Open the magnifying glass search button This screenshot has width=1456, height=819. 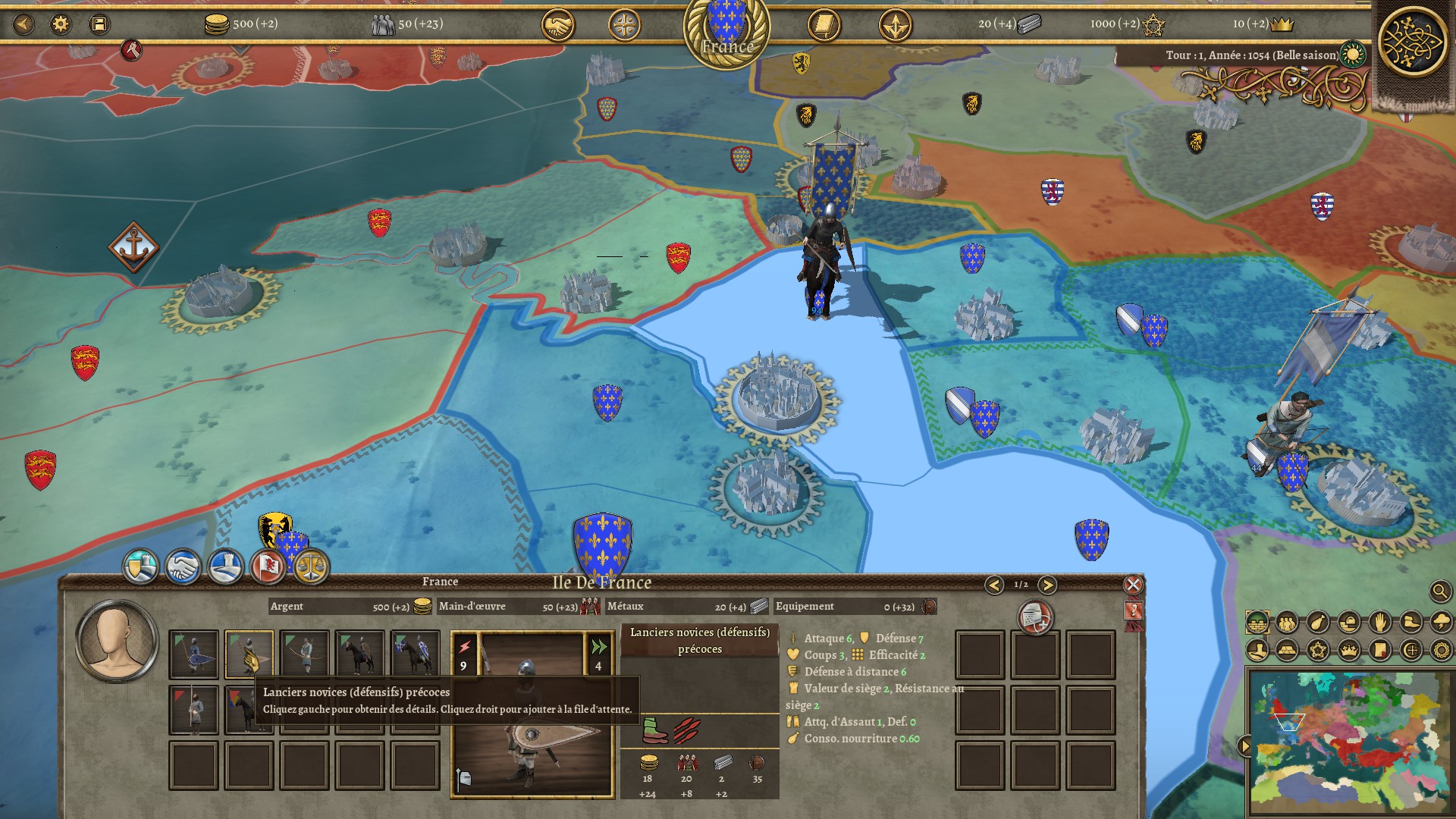(x=1439, y=591)
